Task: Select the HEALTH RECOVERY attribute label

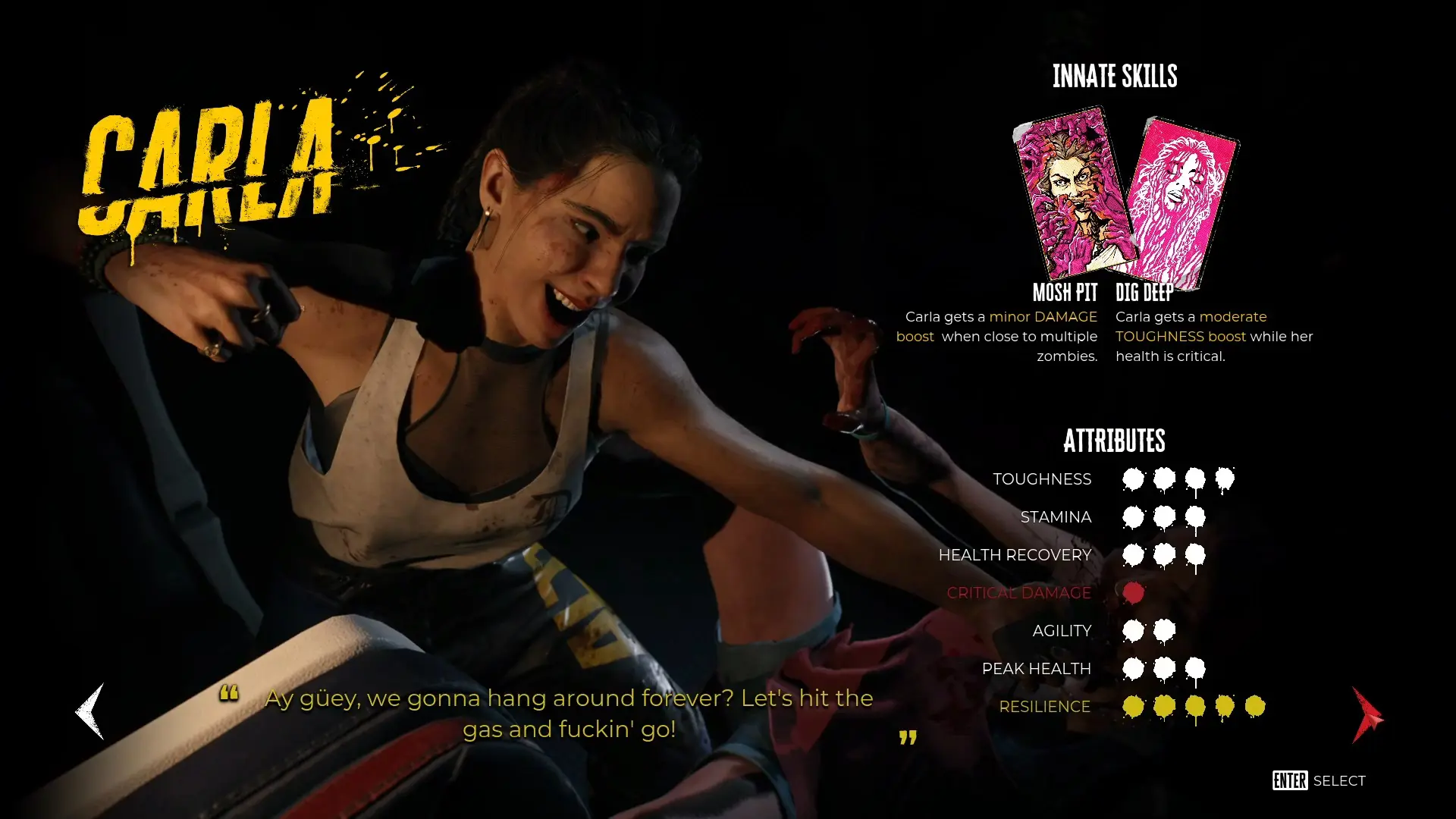Action: [1015, 554]
